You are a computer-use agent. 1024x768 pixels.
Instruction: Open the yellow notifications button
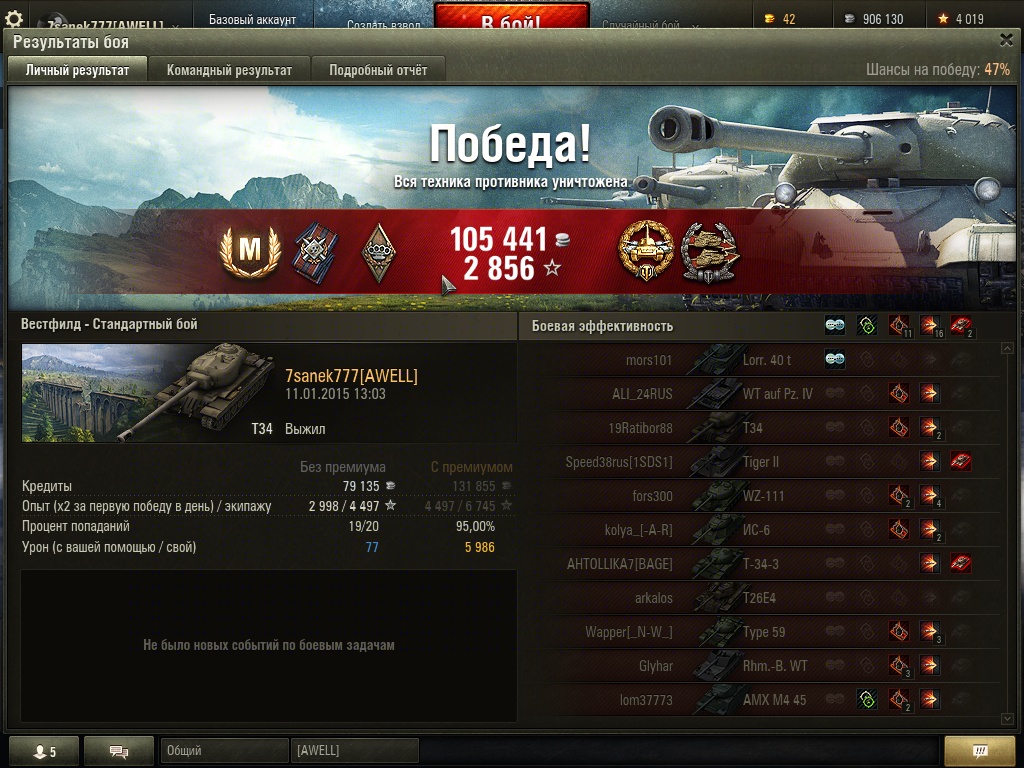coord(980,751)
